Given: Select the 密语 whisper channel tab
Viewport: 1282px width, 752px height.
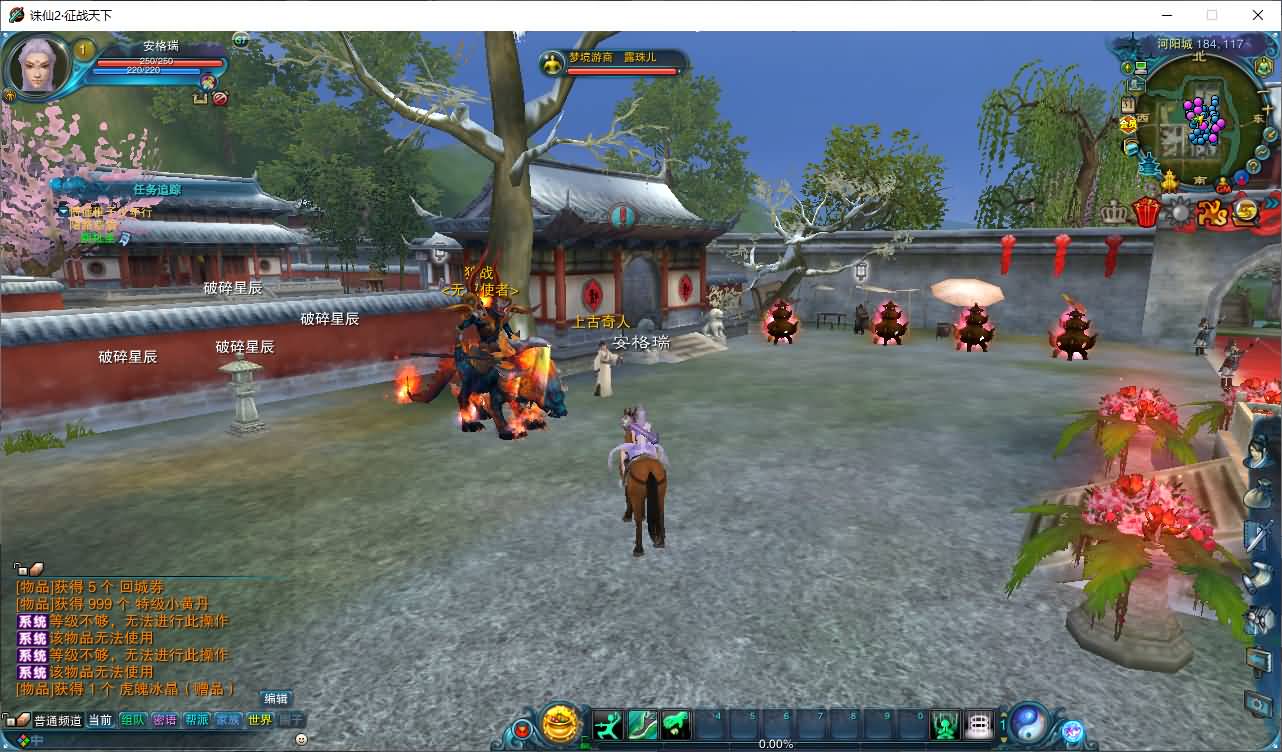Looking at the screenshot, I should (x=164, y=720).
